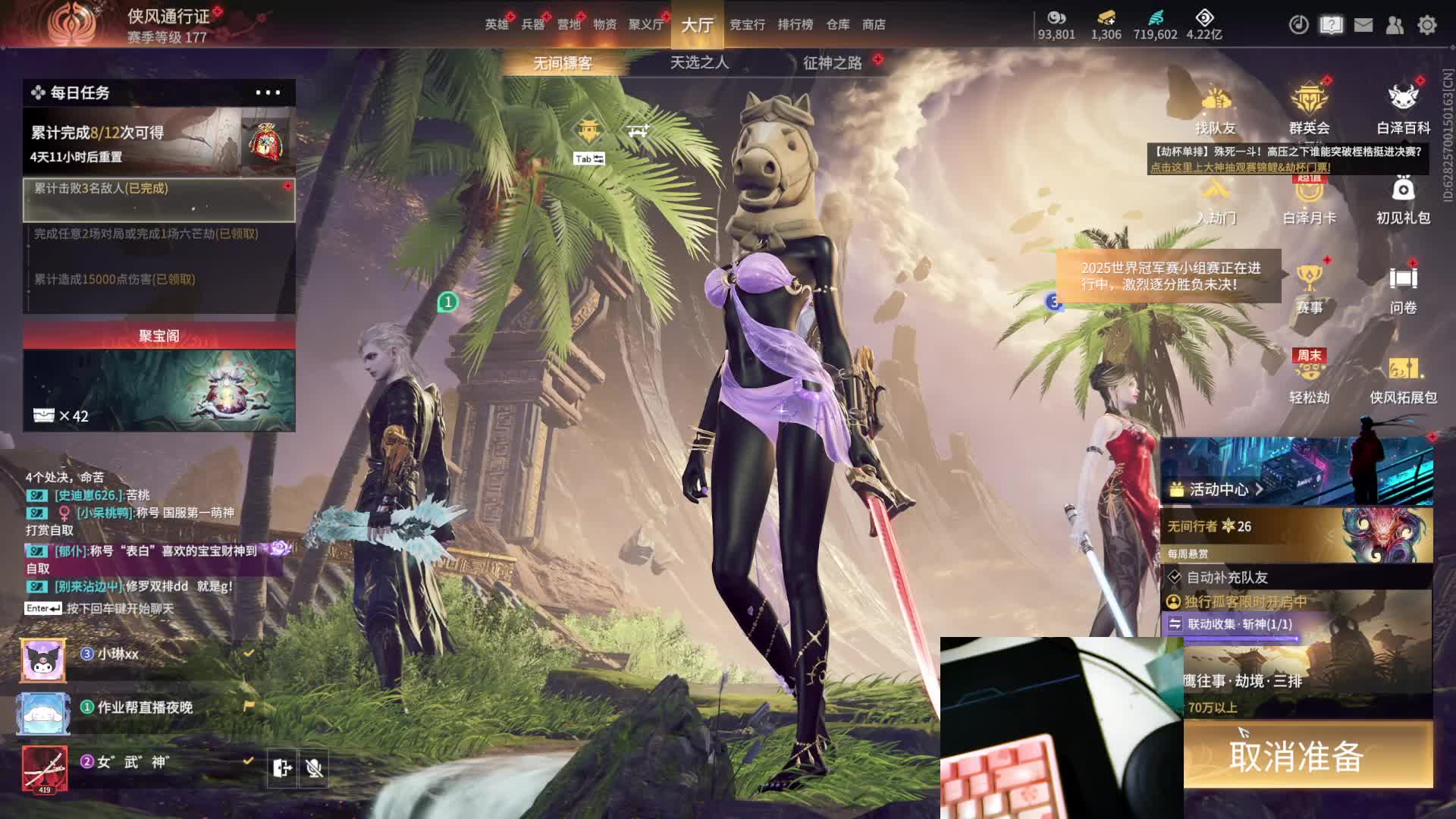Screen dimensions: 1456x819
Task: Open 找队友 find teammates
Action: tap(1216, 110)
